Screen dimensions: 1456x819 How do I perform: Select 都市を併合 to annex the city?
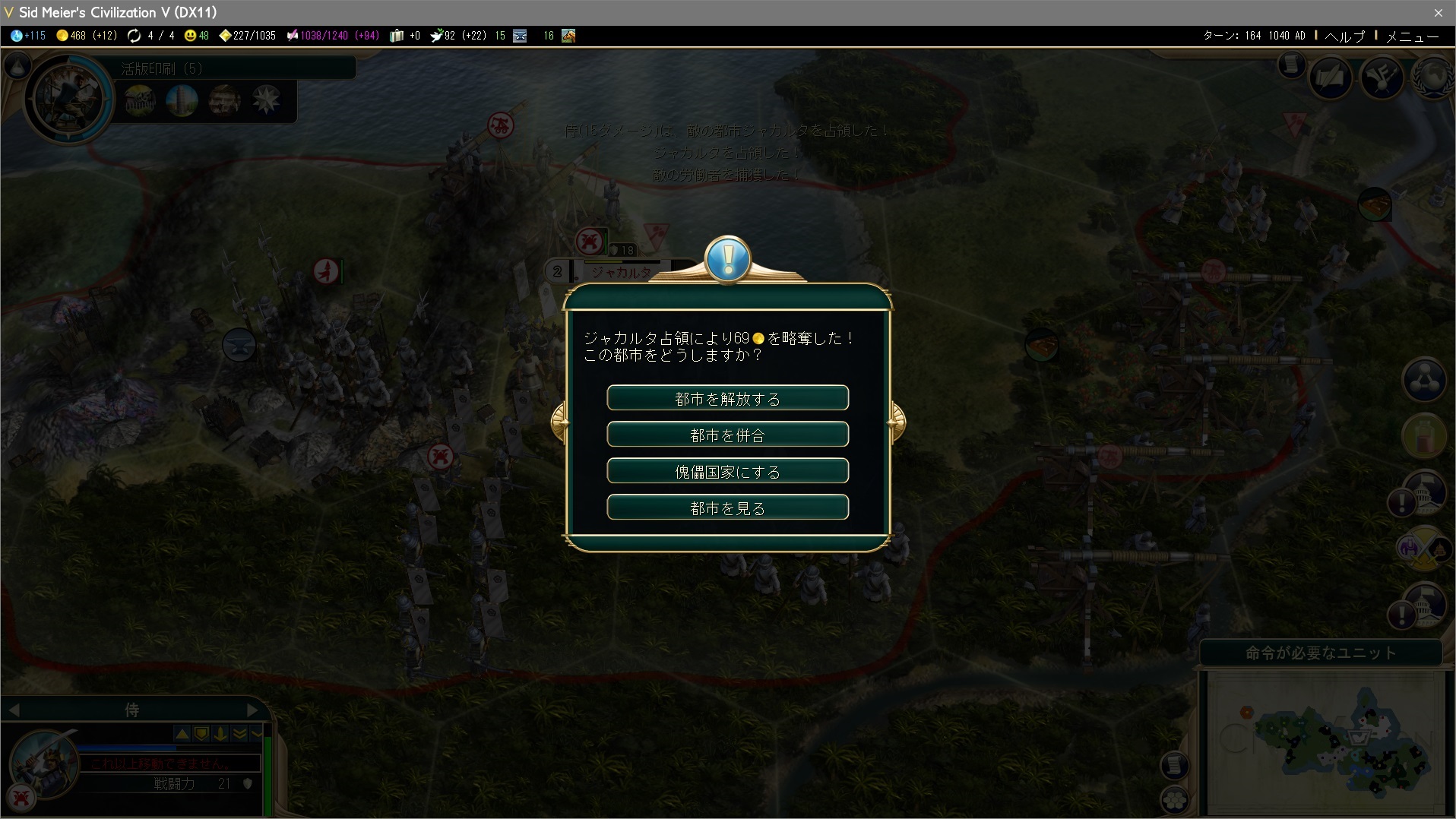point(727,435)
